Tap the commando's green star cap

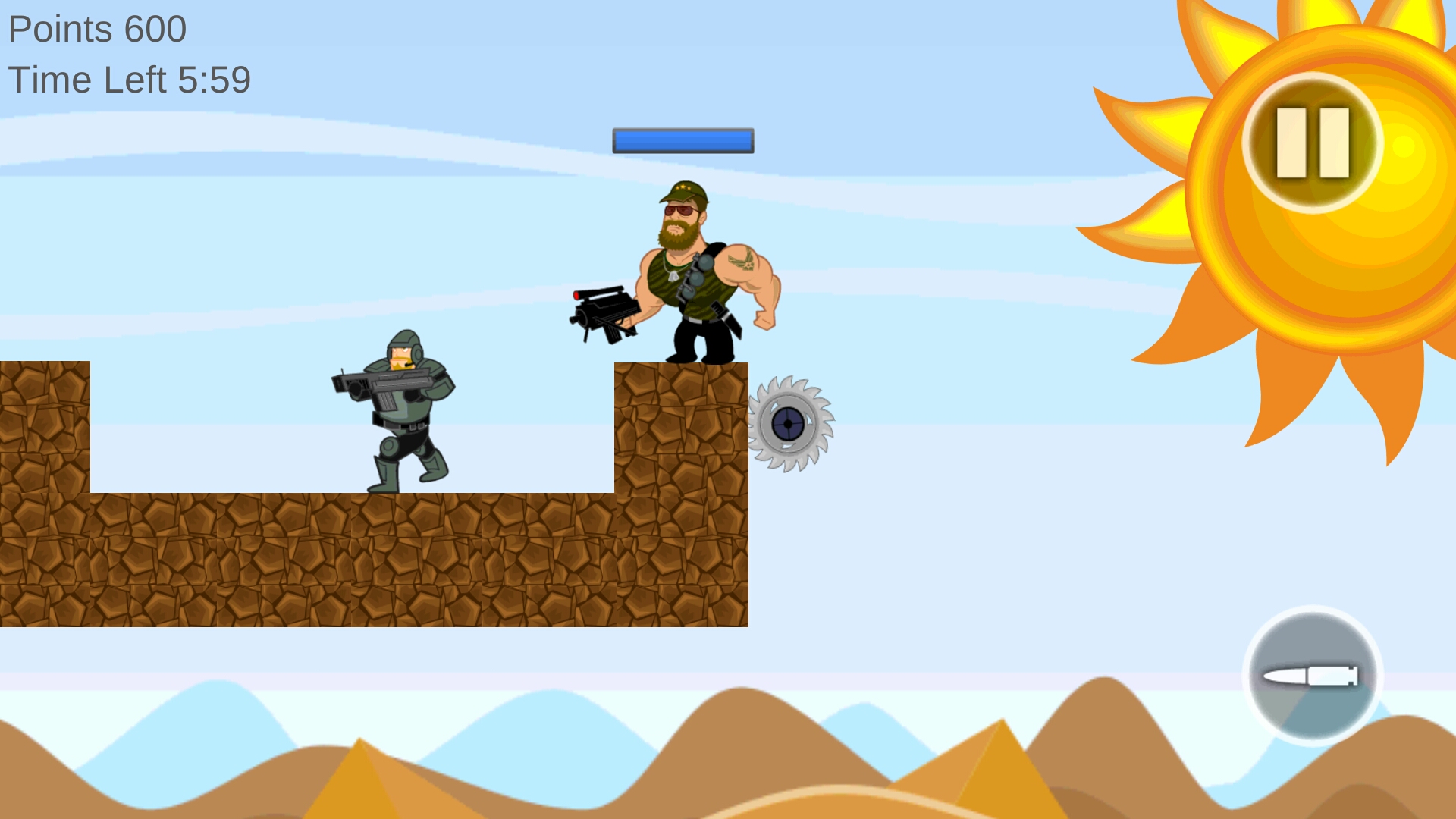685,191
